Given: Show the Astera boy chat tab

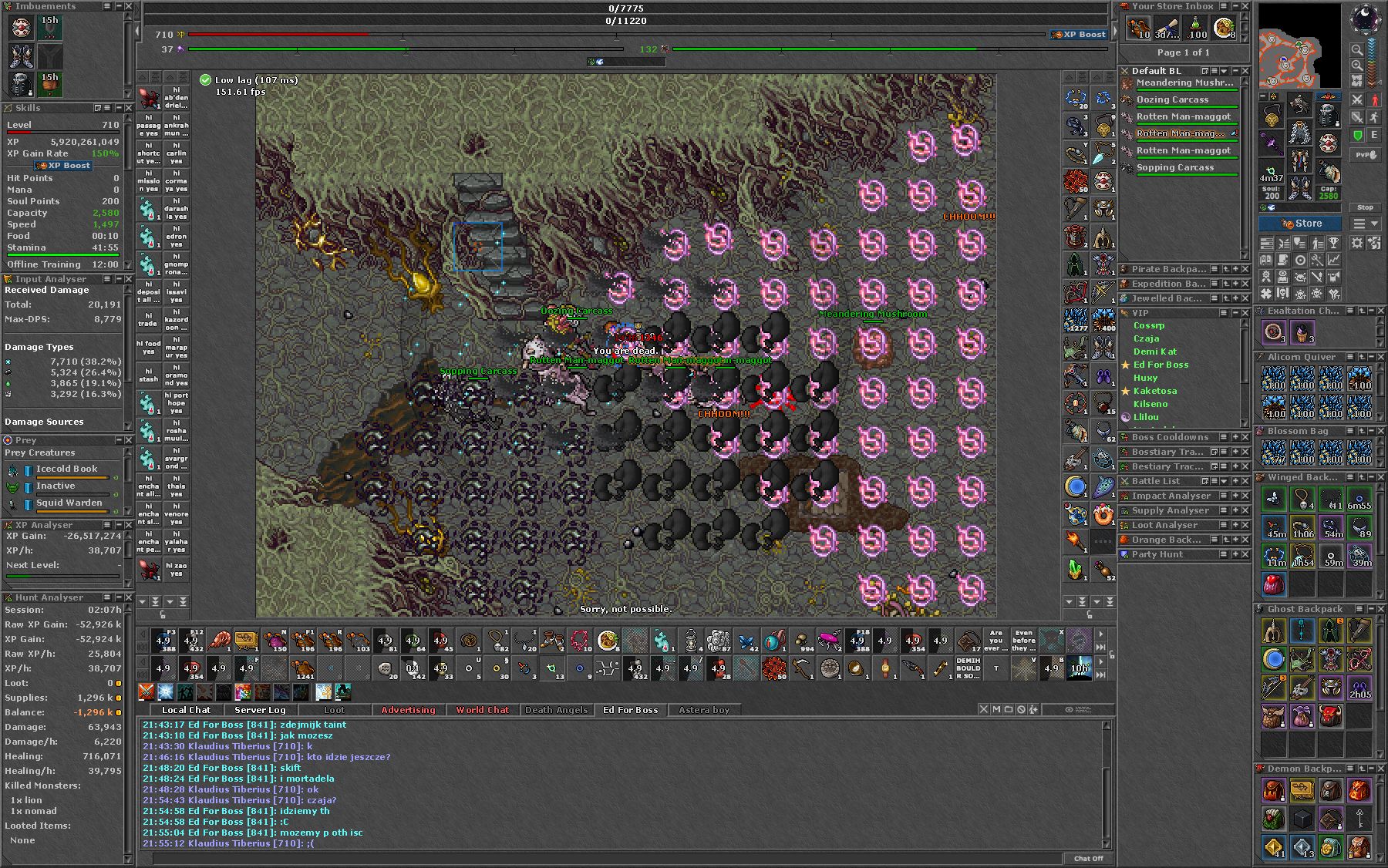Looking at the screenshot, I should point(704,710).
